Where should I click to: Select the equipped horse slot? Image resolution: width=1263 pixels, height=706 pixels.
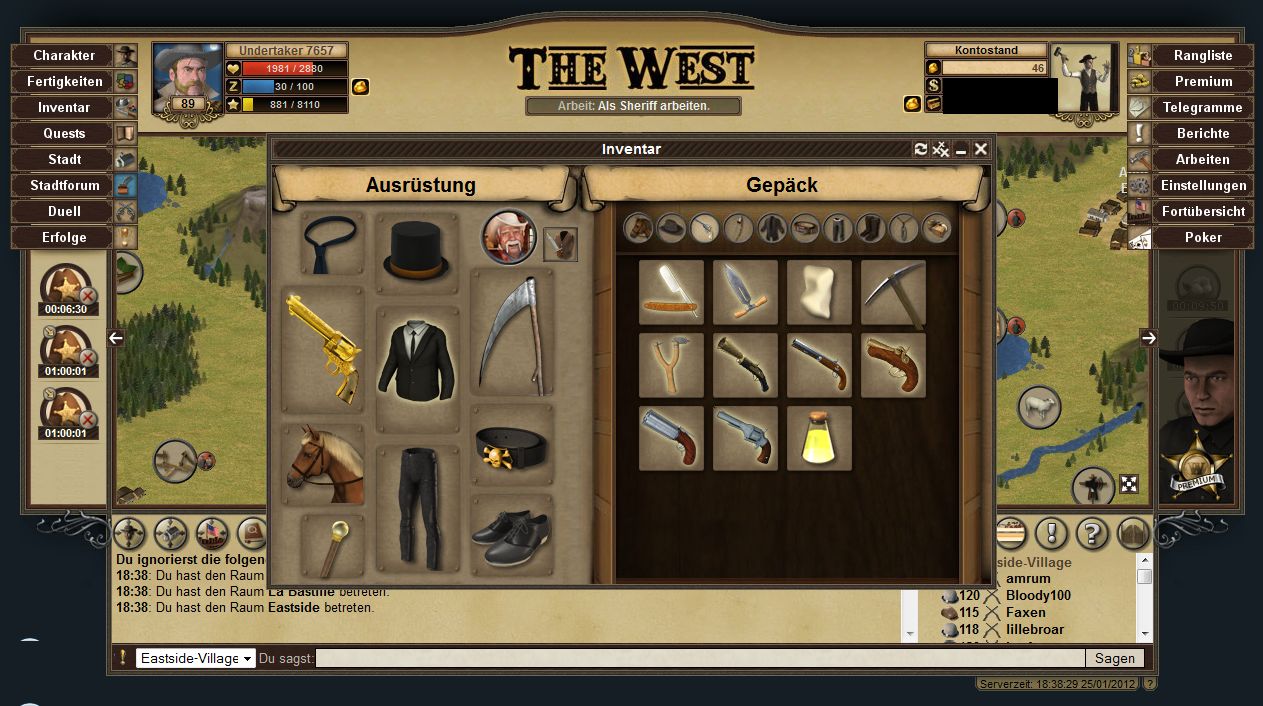323,464
